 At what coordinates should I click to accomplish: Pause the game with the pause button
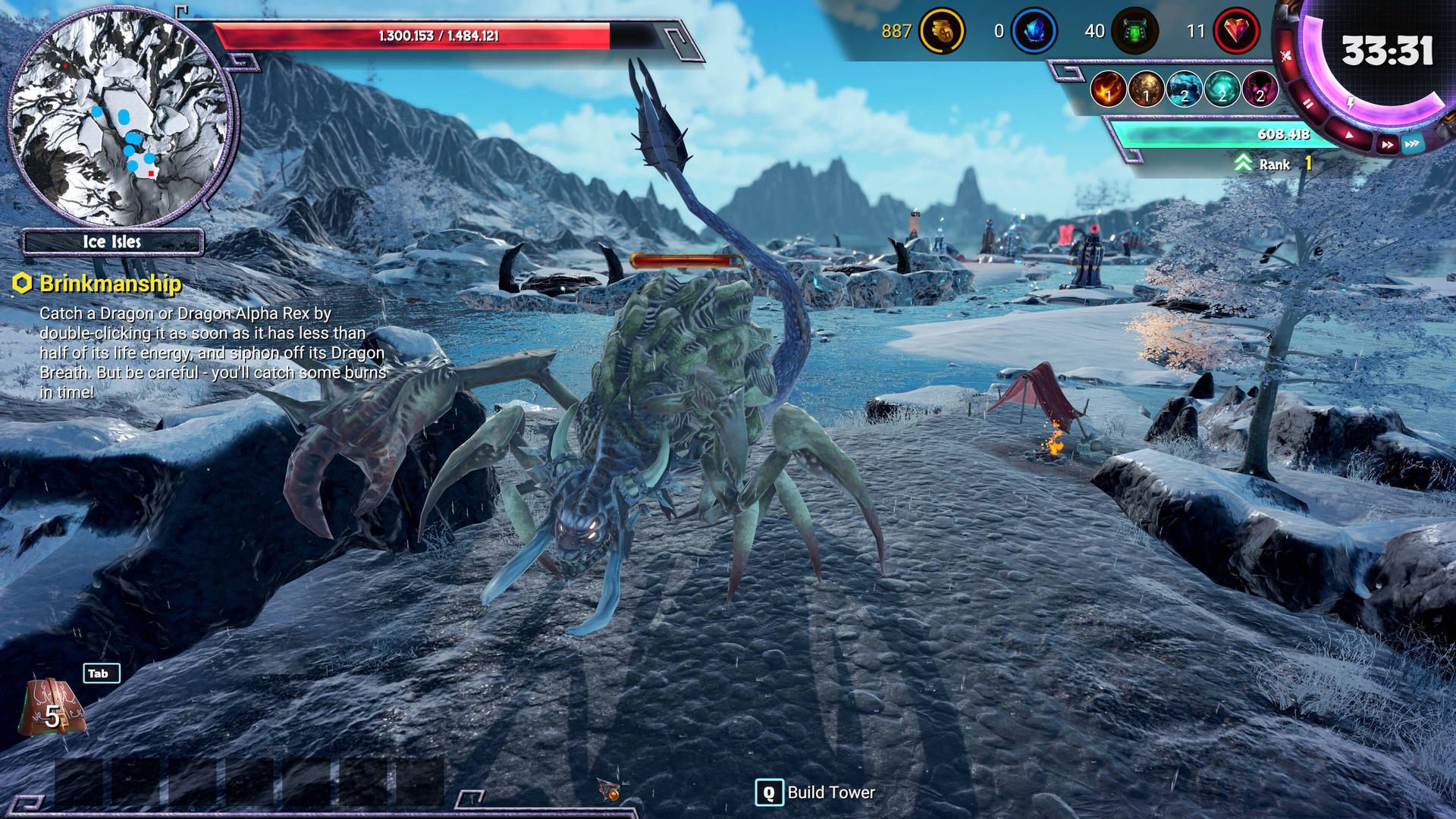[x=1308, y=104]
